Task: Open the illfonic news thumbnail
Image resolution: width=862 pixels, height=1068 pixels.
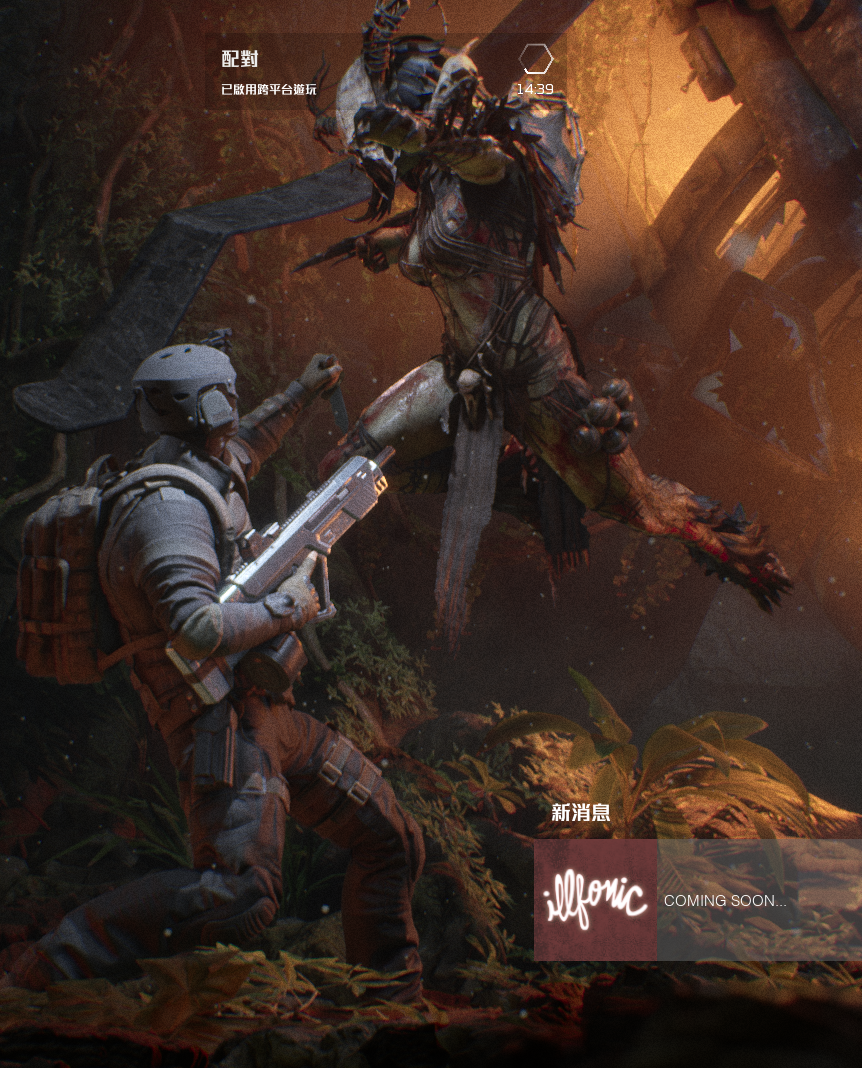Action: point(595,900)
